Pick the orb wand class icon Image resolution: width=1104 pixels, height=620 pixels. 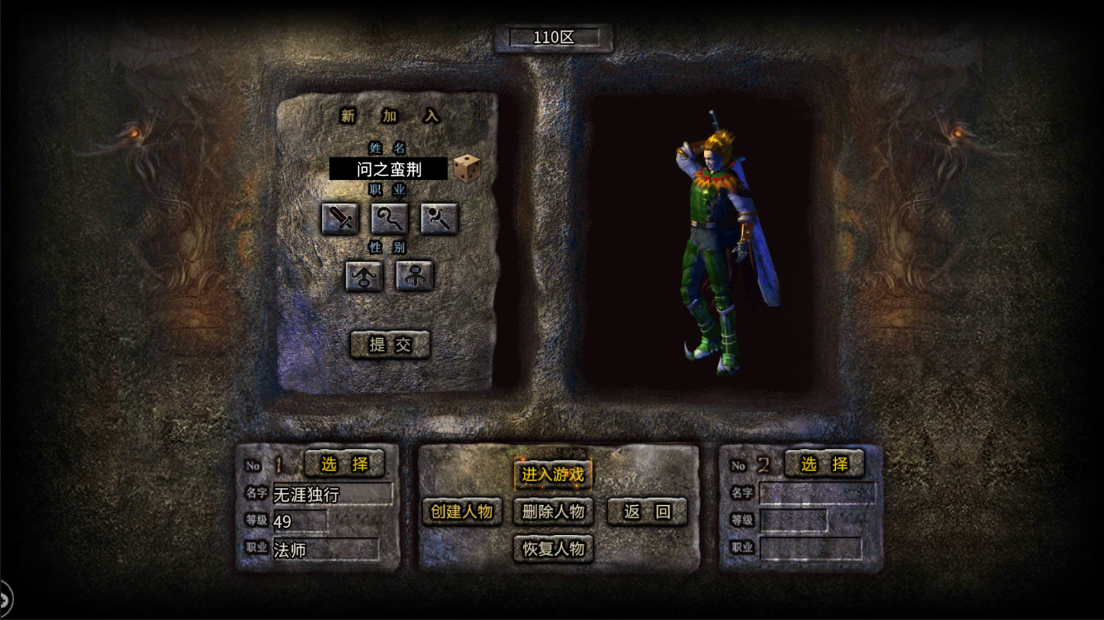439,217
